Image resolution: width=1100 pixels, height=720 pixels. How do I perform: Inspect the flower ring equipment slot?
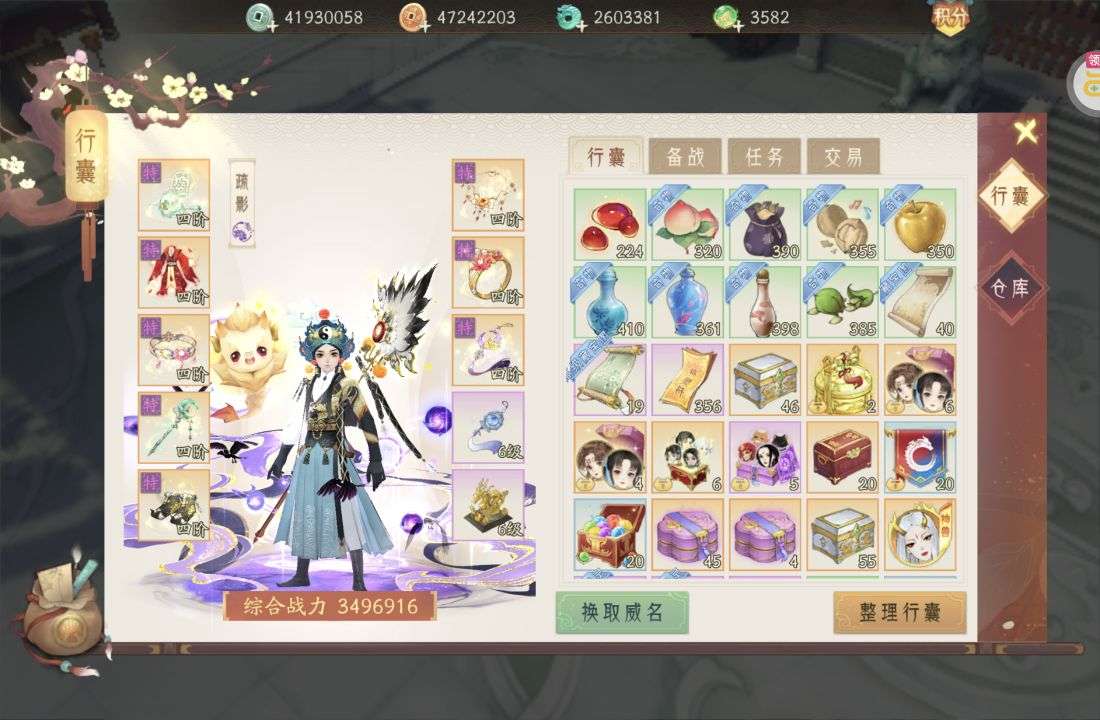pos(488,272)
